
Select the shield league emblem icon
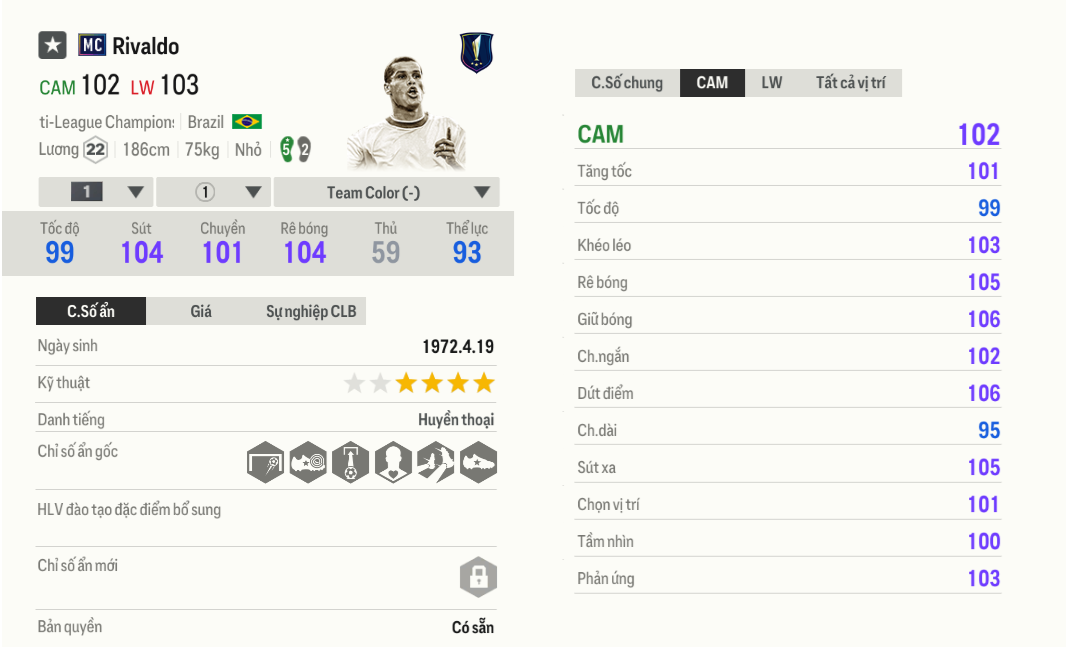[x=476, y=53]
